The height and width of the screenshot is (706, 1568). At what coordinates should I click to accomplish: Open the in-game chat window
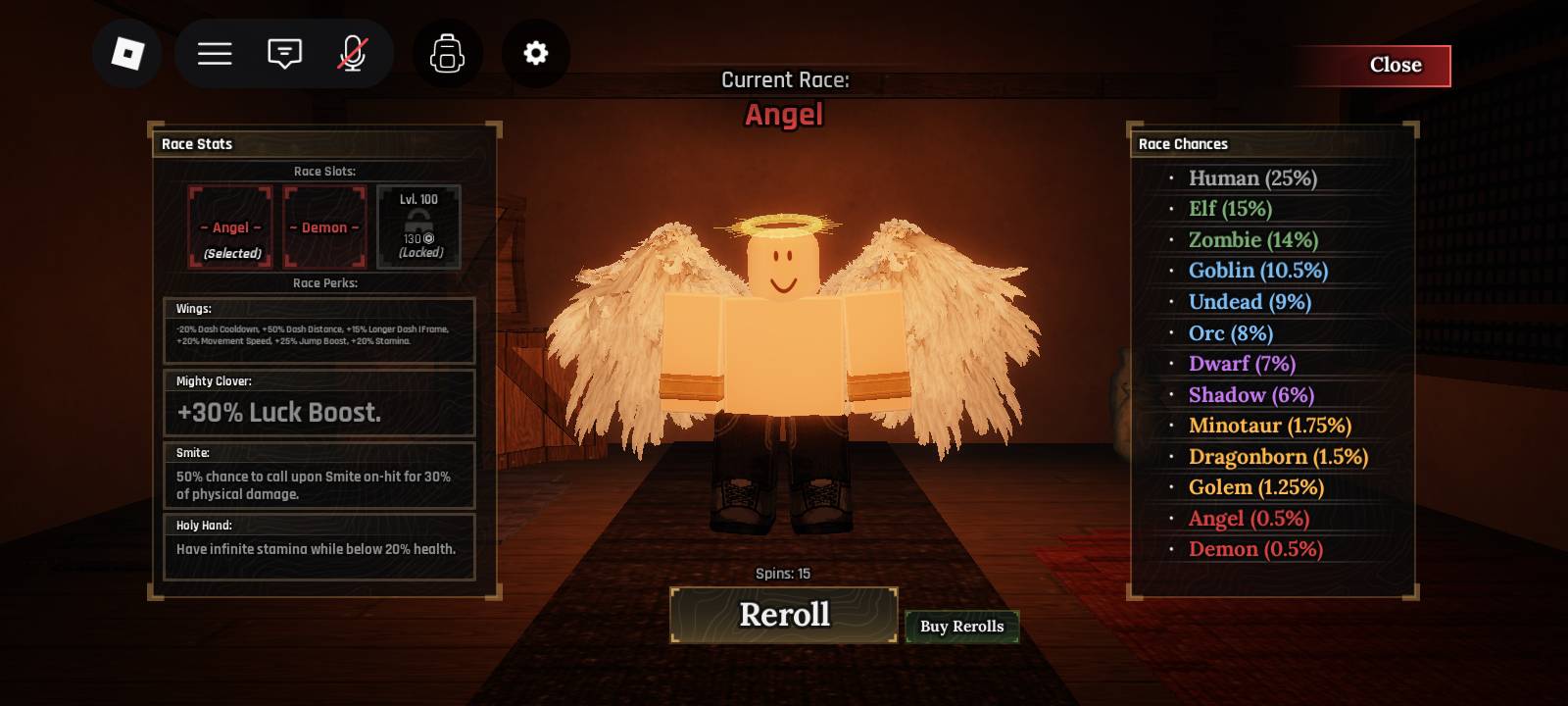coord(283,54)
